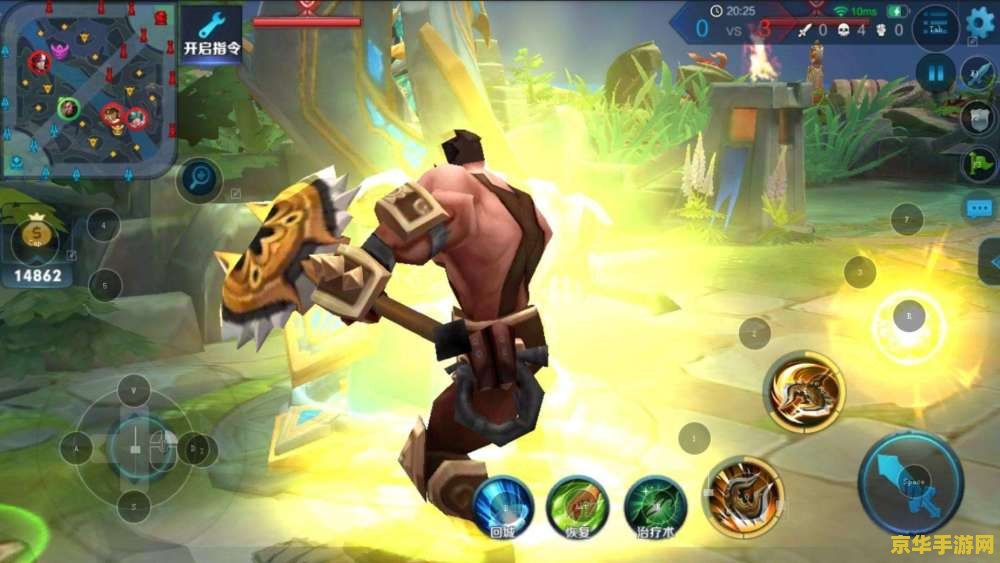1000x563 pixels.
Task: Cast the 治疗术 heal spell
Action: [x=655, y=505]
